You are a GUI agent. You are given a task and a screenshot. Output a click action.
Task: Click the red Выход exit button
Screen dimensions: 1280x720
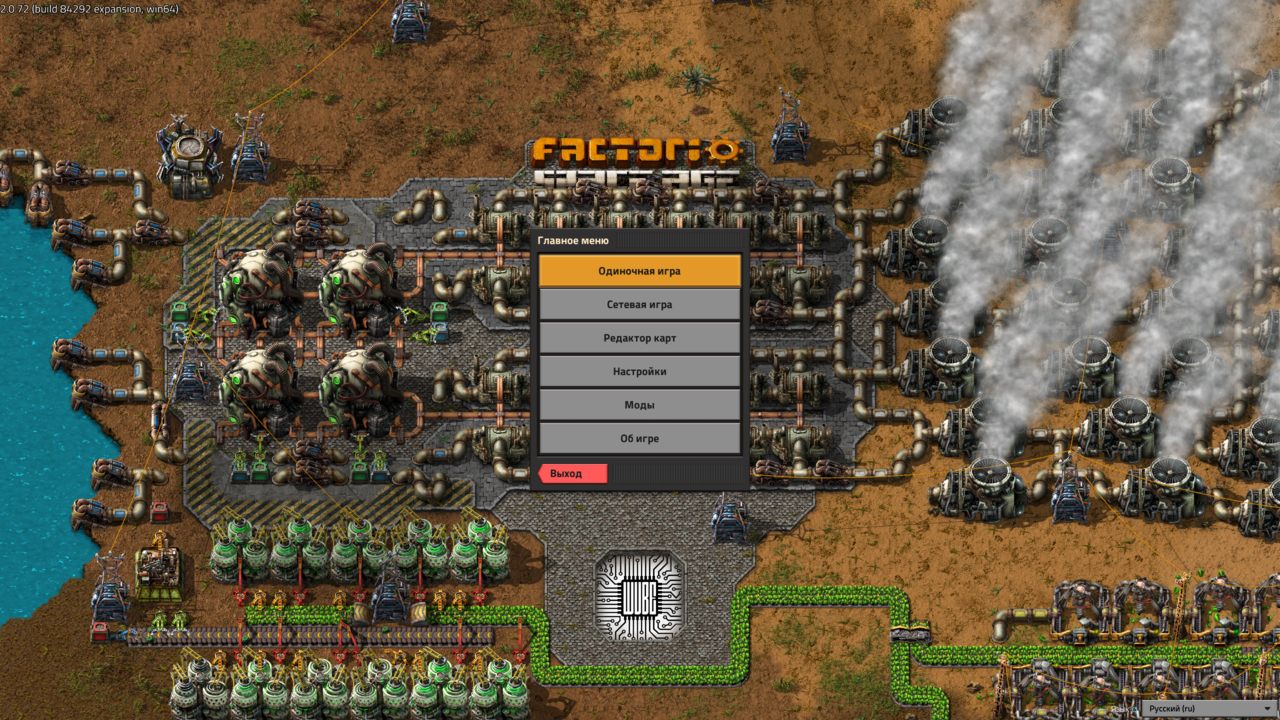pyautogui.click(x=572, y=473)
